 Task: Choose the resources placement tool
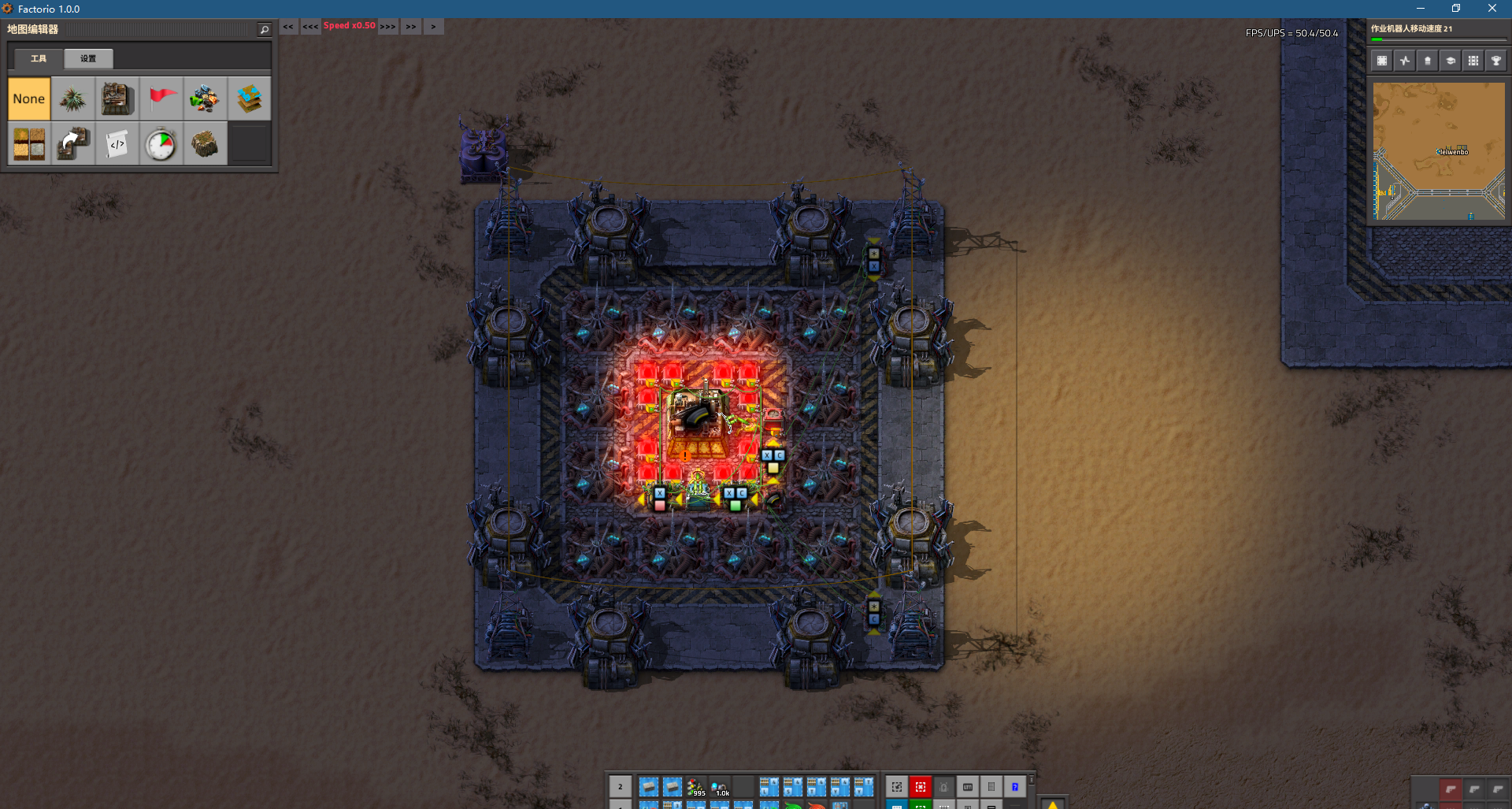[x=206, y=98]
